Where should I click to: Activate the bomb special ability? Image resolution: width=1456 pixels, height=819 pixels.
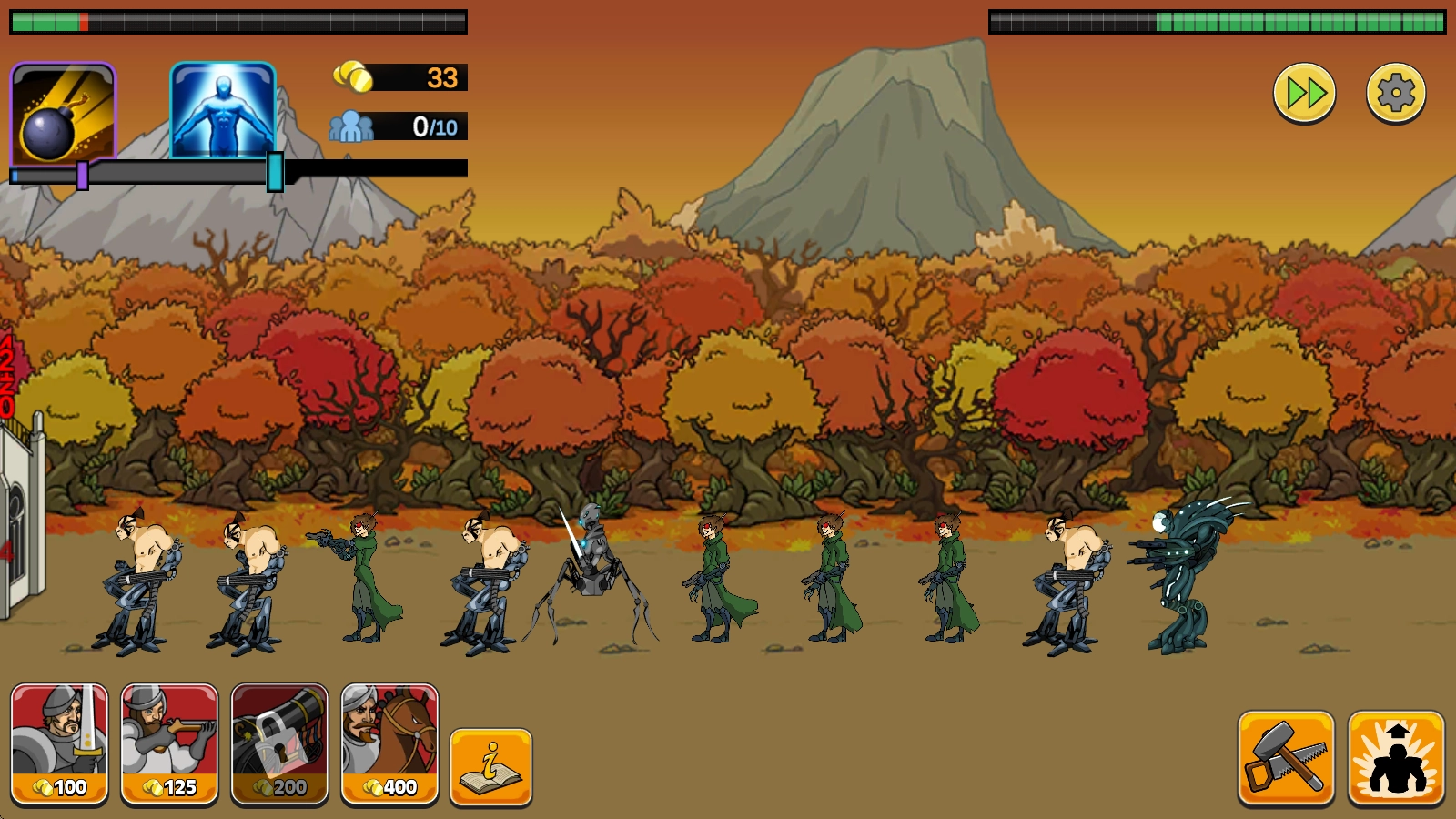[63, 113]
